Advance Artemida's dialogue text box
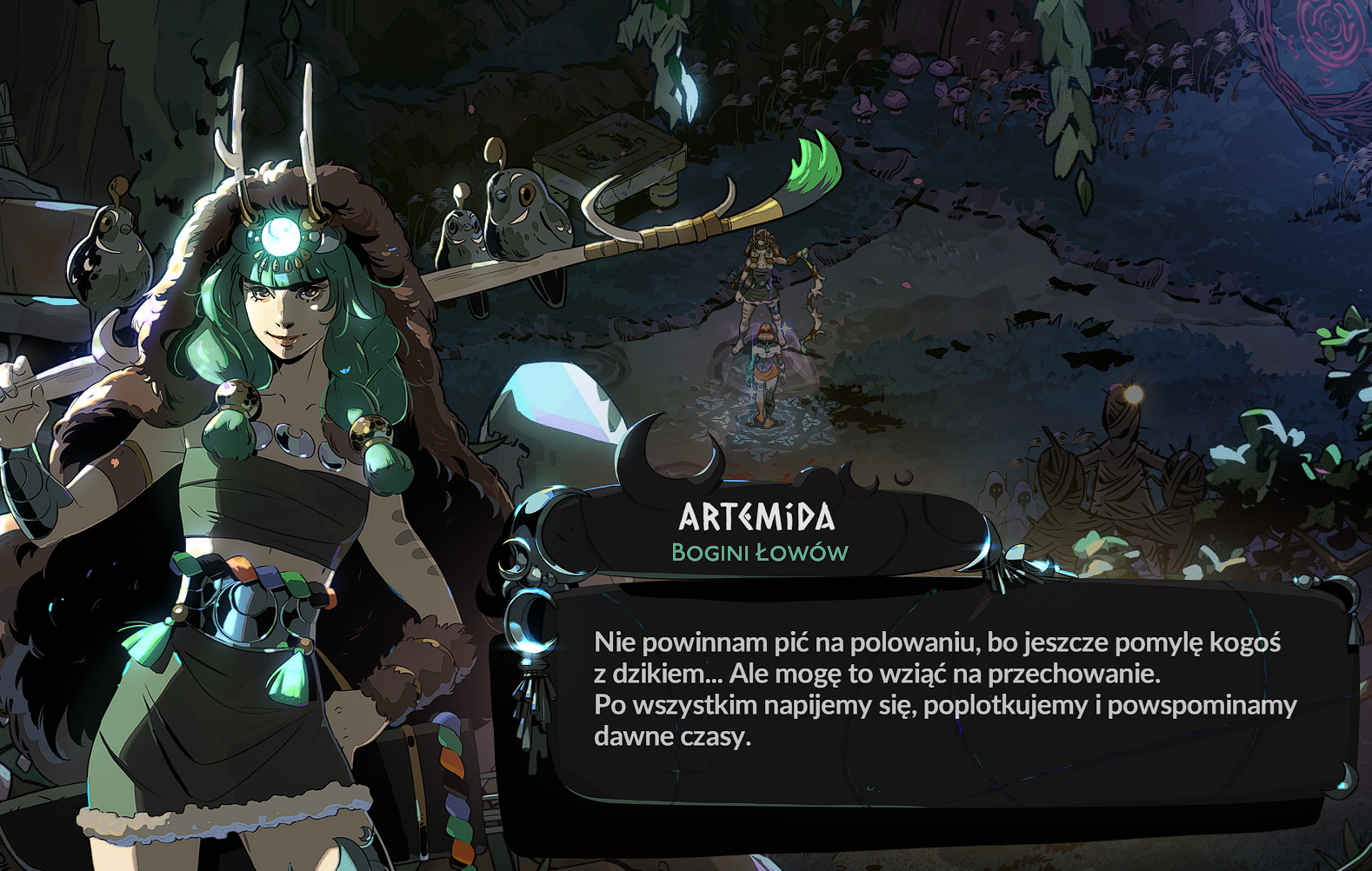Viewport: 1372px width, 871px height. (943, 691)
